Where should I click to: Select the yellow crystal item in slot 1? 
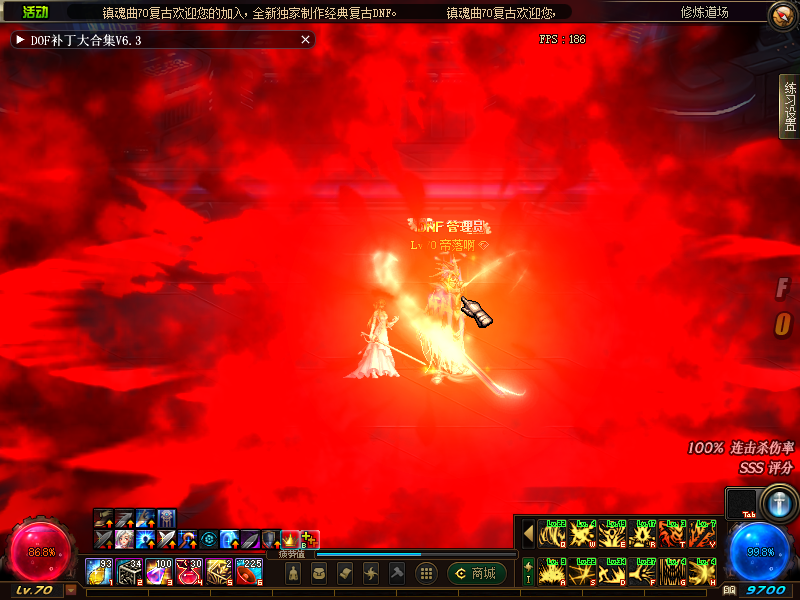tap(99, 571)
